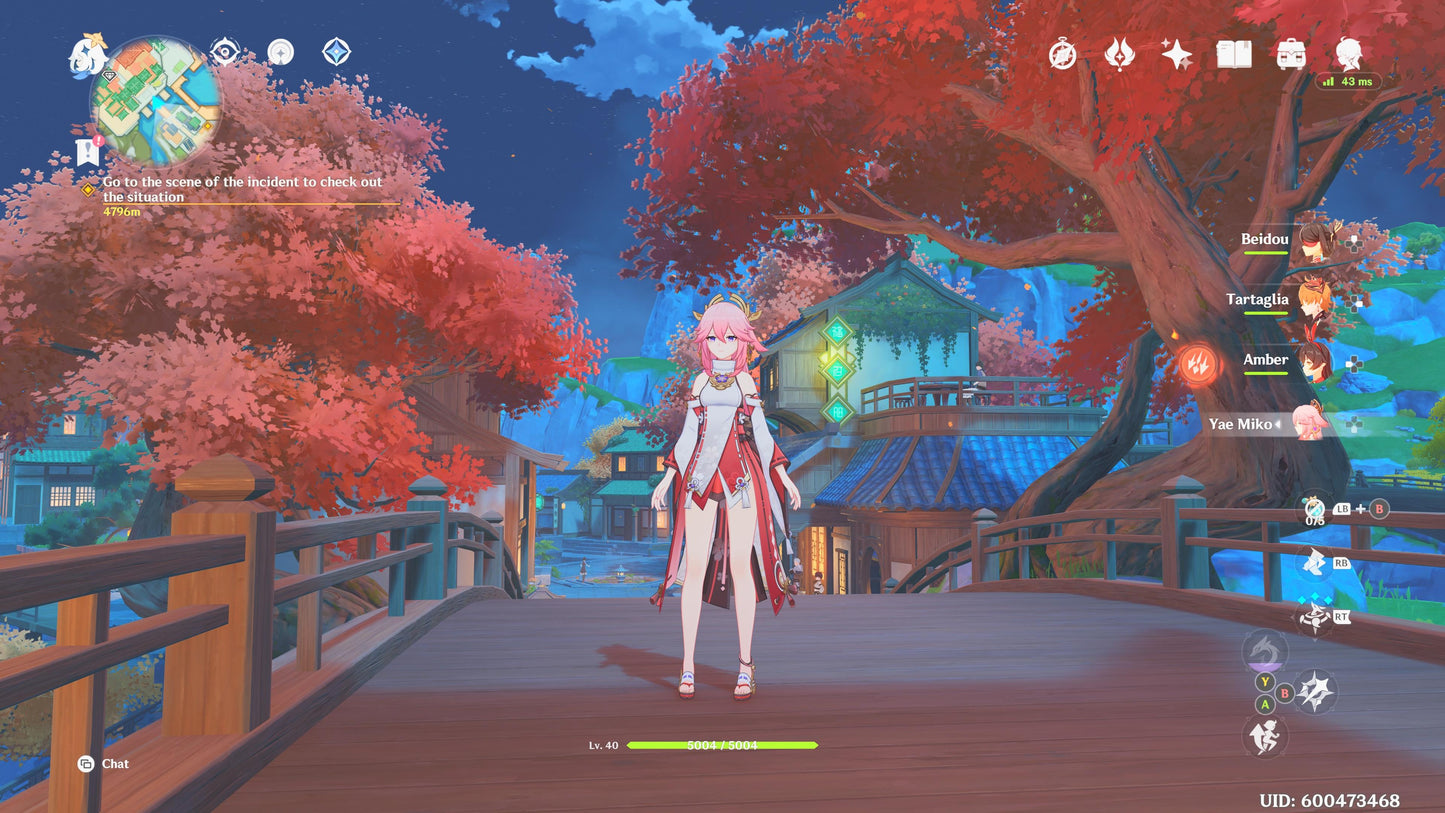Open the Chat box

(104, 764)
